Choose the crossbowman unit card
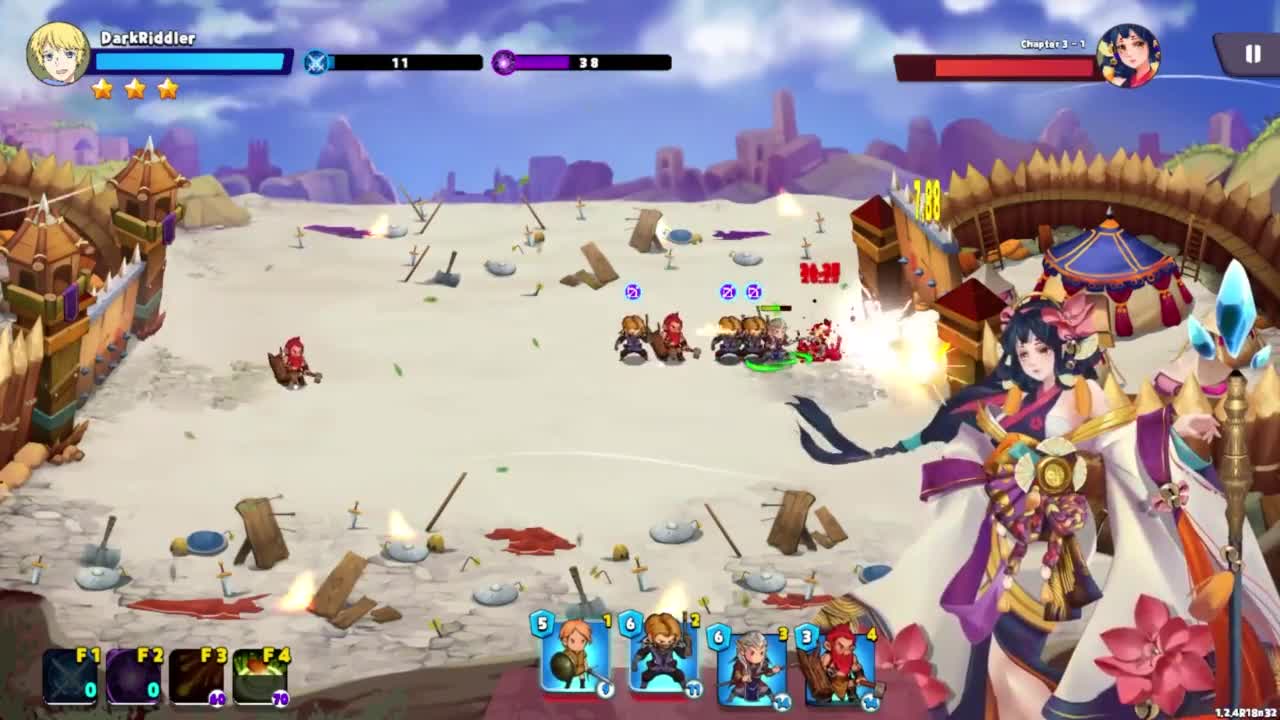 662,656
